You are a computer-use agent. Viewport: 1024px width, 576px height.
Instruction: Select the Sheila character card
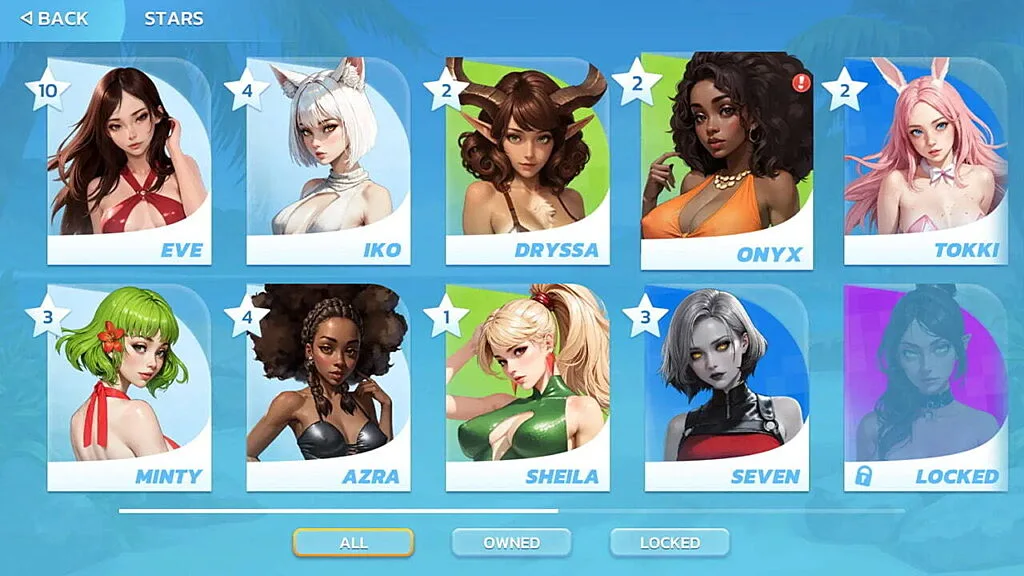click(x=527, y=388)
